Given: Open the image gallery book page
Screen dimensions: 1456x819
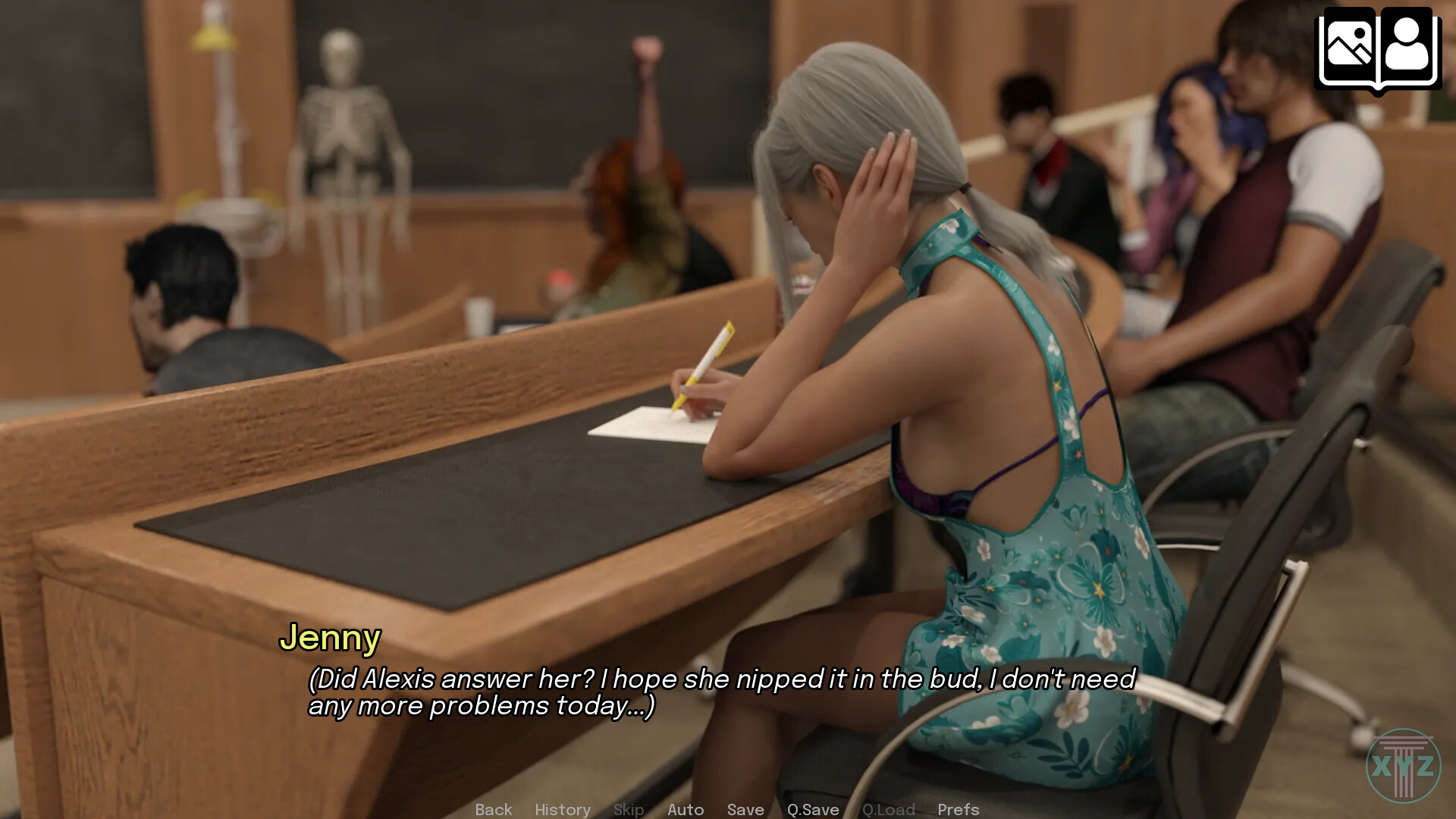Looking at the screenshot, I should [x=1348, y=47].
